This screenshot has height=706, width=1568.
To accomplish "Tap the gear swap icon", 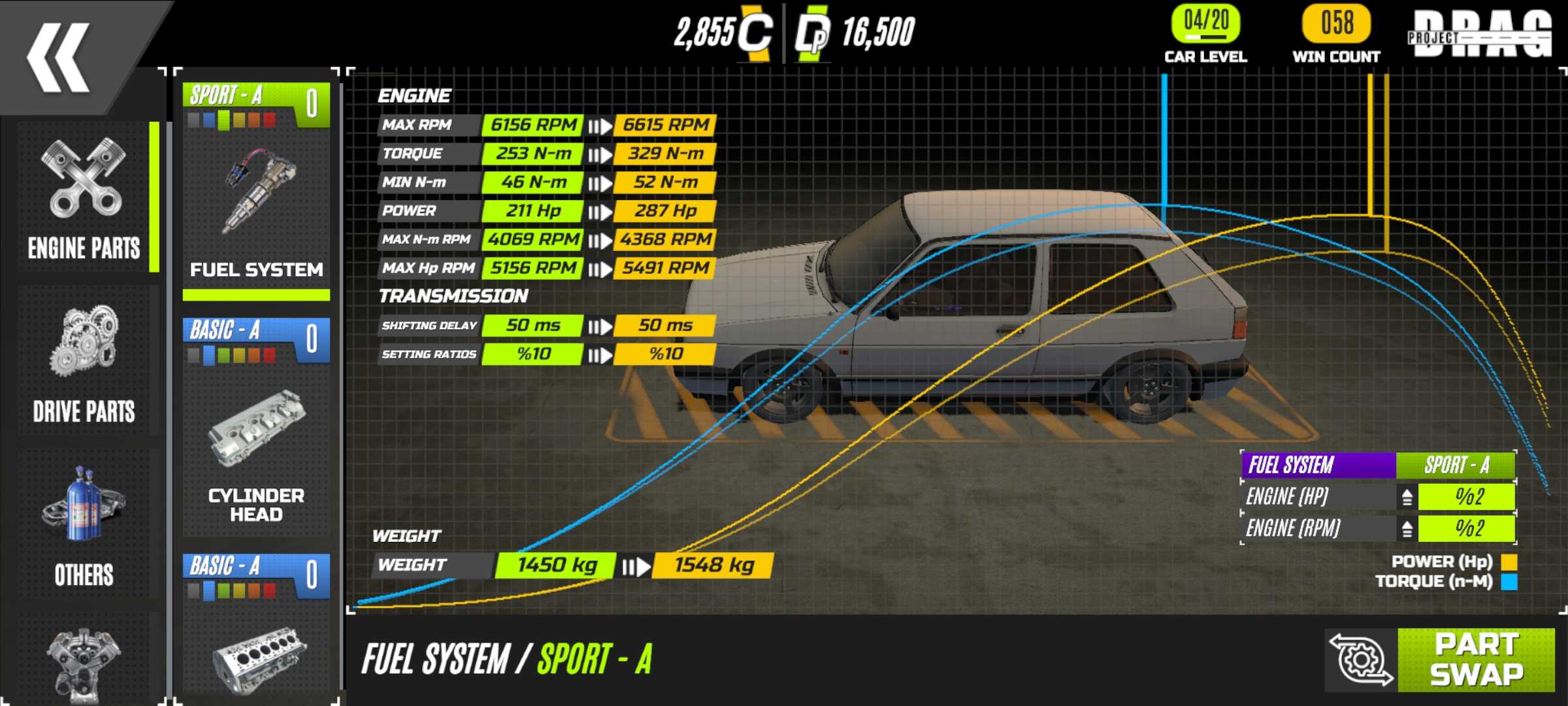I will [x=1362, y=660].
